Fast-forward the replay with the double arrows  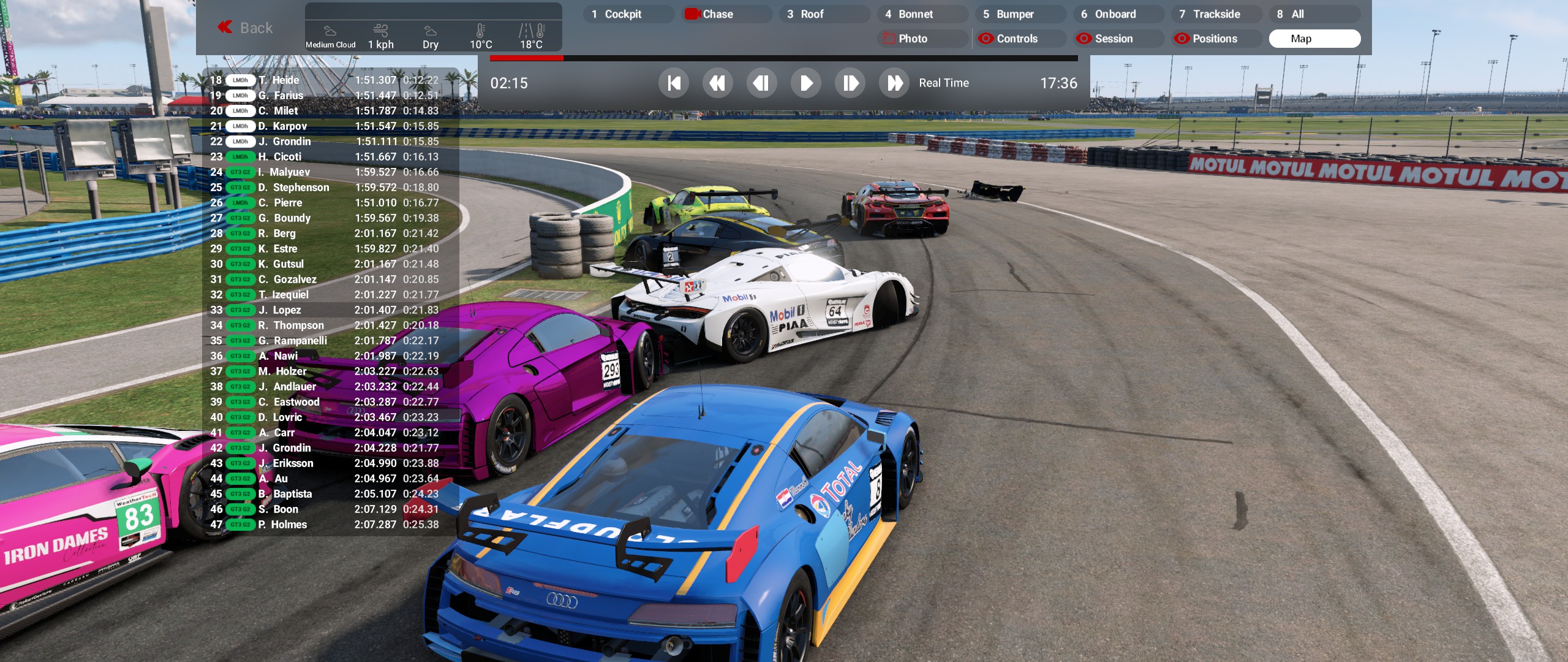pyautogui.click(x=894, y=83)
